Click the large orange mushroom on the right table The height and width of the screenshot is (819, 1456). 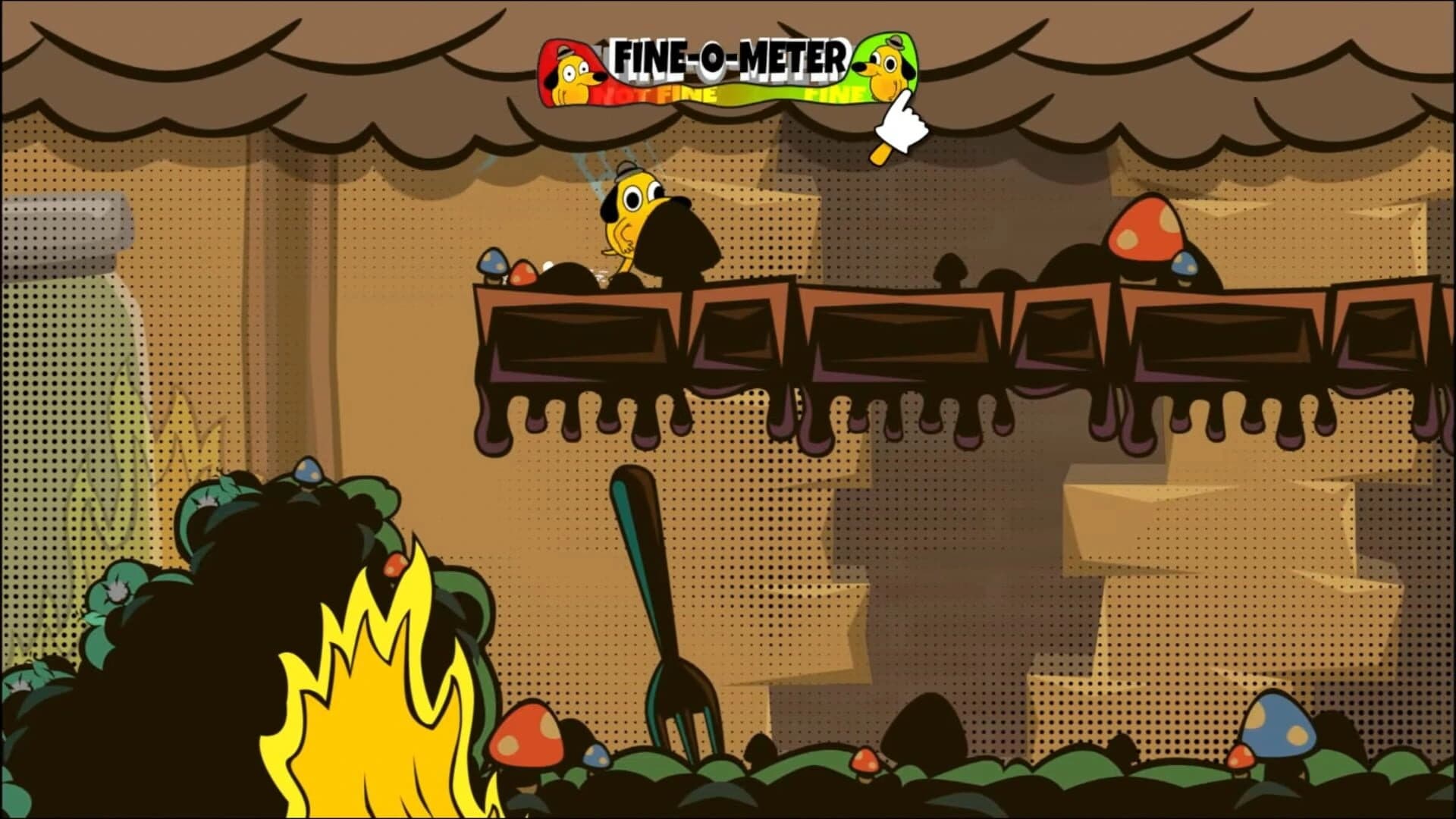coord(1145,227)
